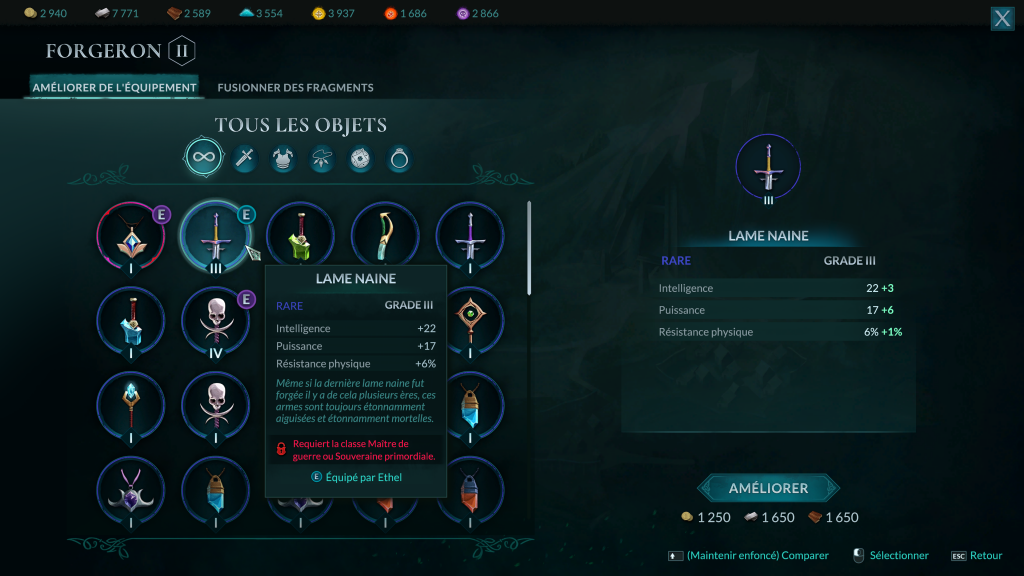Viewport: 1024px width, 576px height.
Task: Select the grade IV skull blade item
Action: tap(216, 320)
